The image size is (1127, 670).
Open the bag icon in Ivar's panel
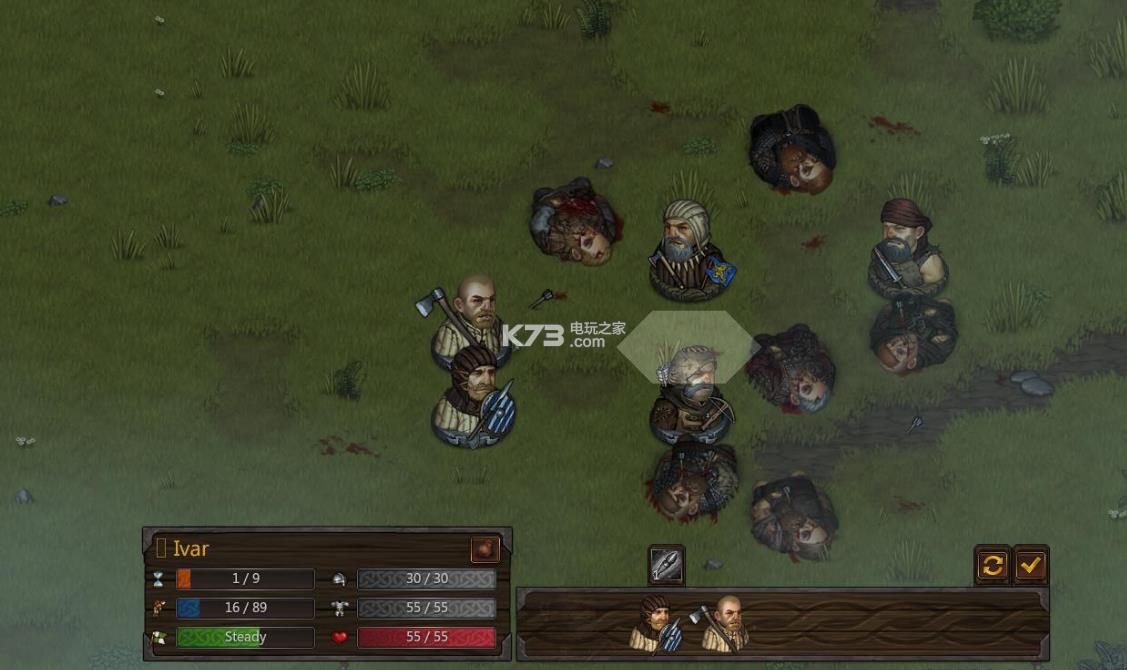point(485,549)
